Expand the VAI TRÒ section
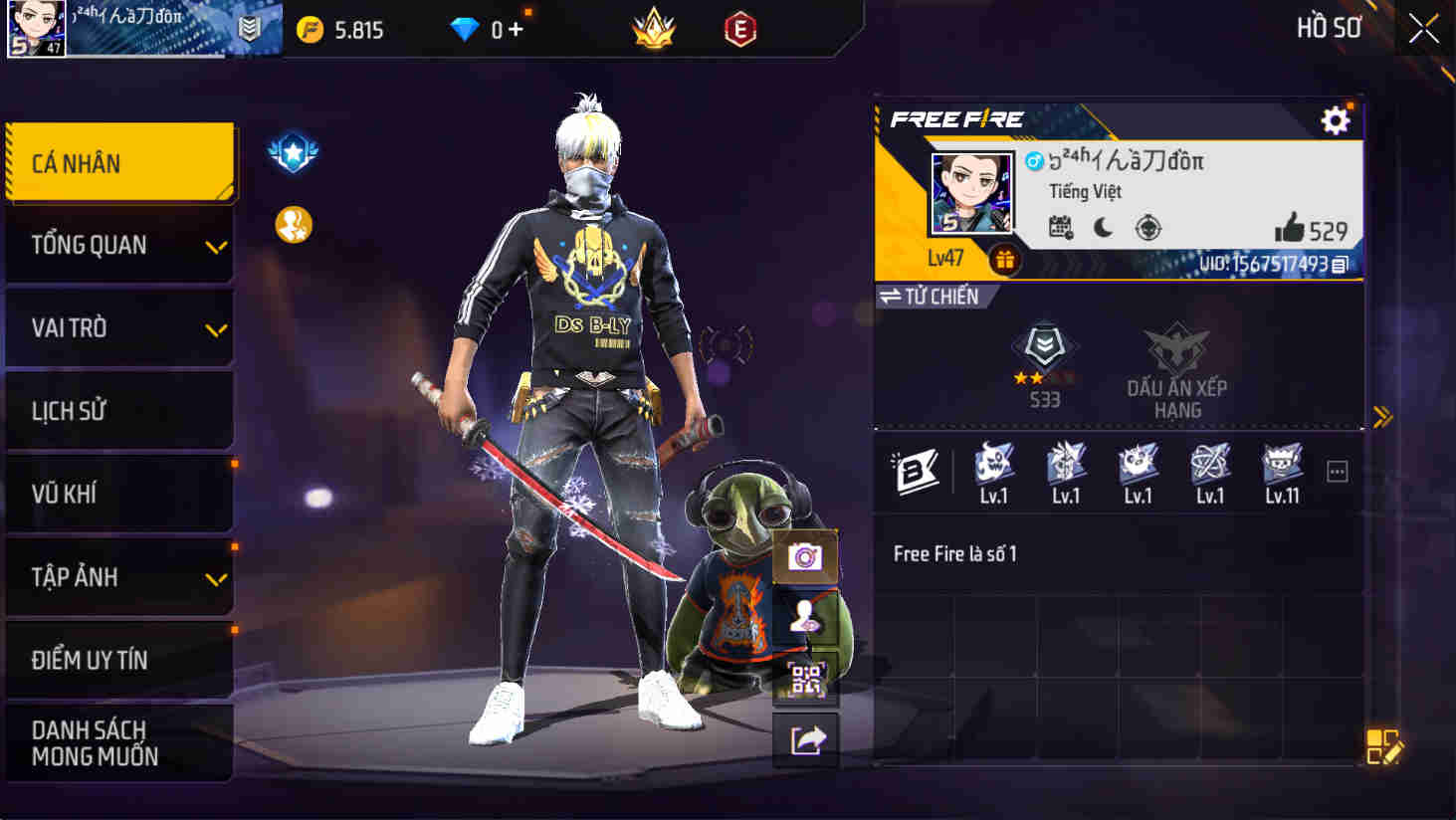This screenshot has width=1456, height=820. (119, 328)
